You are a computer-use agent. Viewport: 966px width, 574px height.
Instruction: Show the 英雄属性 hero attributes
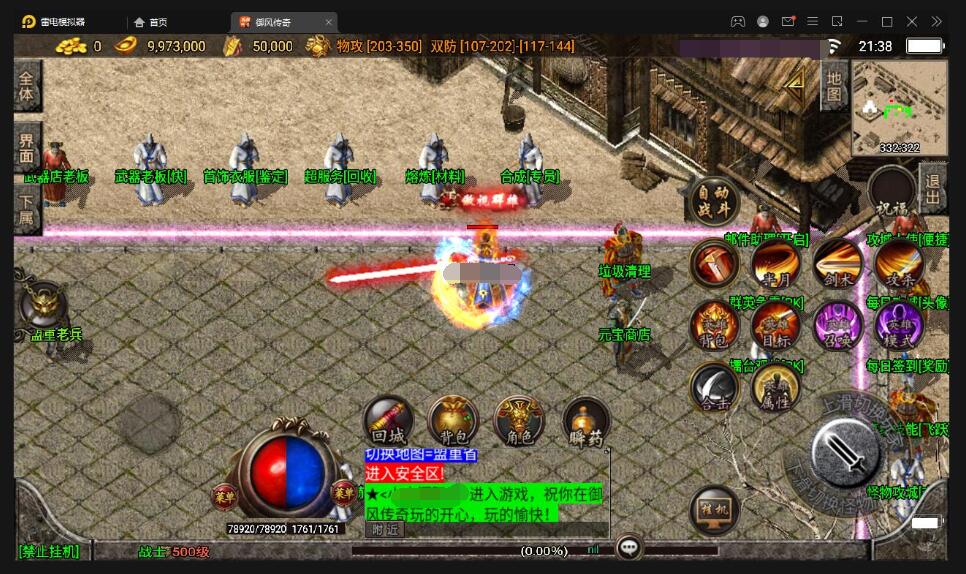(775, 388)
